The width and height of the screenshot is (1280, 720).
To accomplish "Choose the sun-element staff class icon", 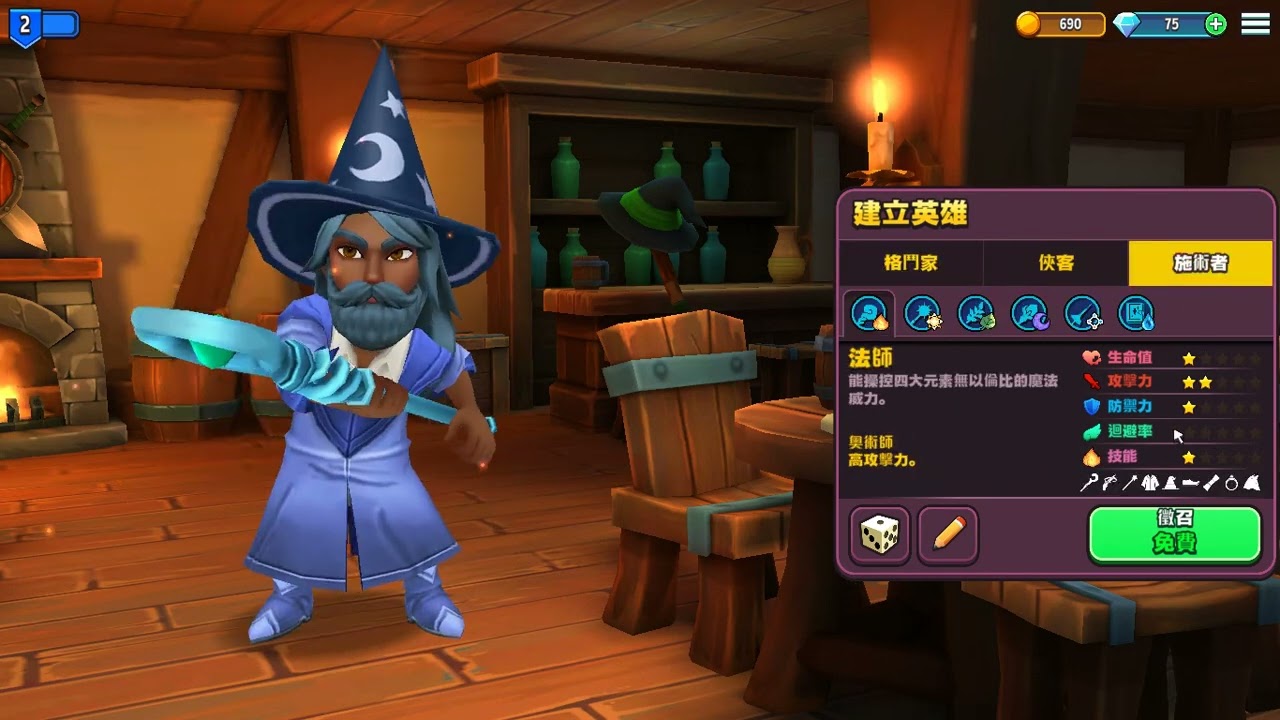I will click(922, 314).
